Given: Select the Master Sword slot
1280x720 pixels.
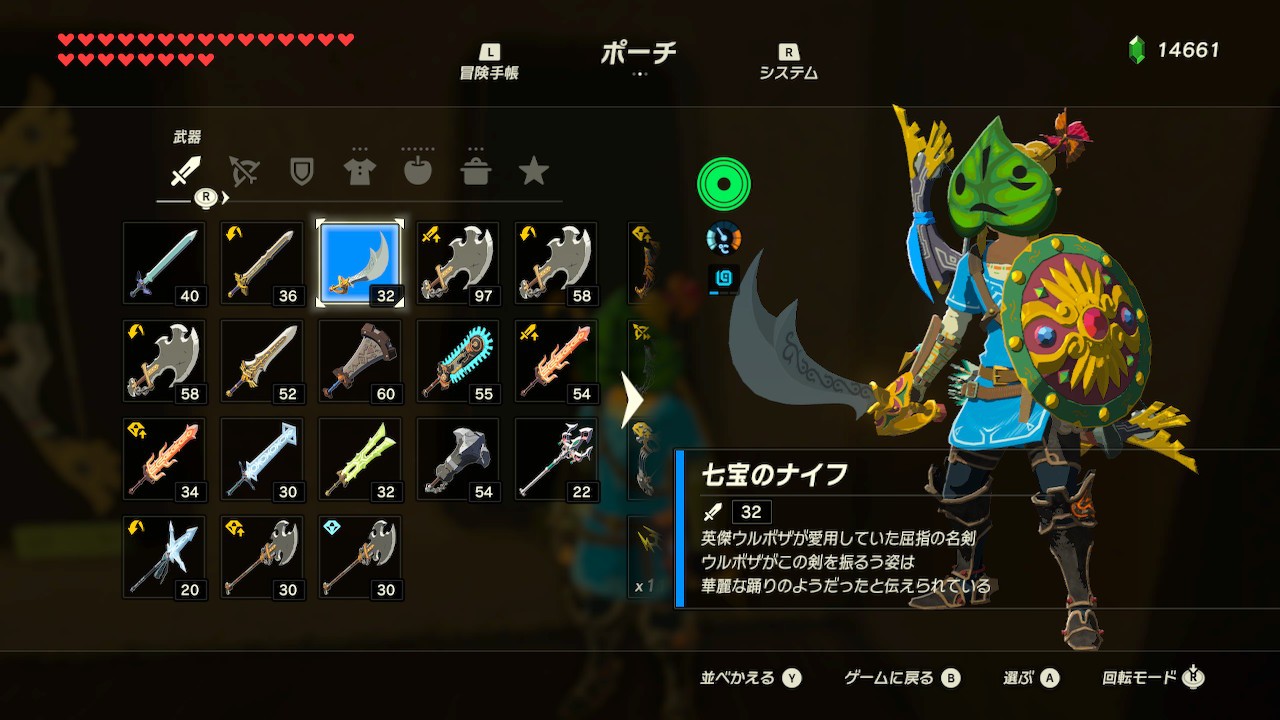Looking at the screenshot, I should pyautogui.click(x=164, y=263).
